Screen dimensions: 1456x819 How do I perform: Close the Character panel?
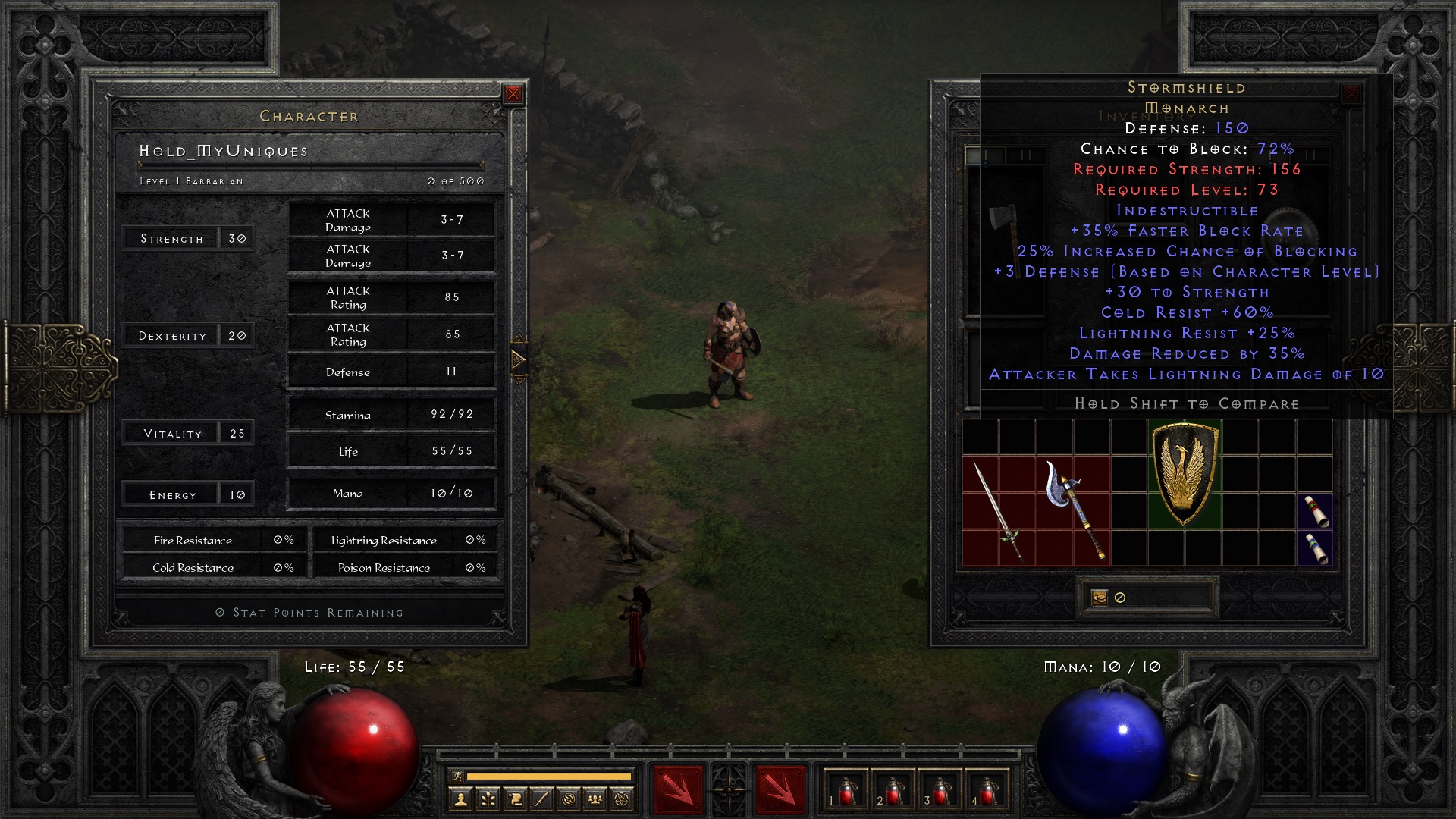click(x=513, y=94)
